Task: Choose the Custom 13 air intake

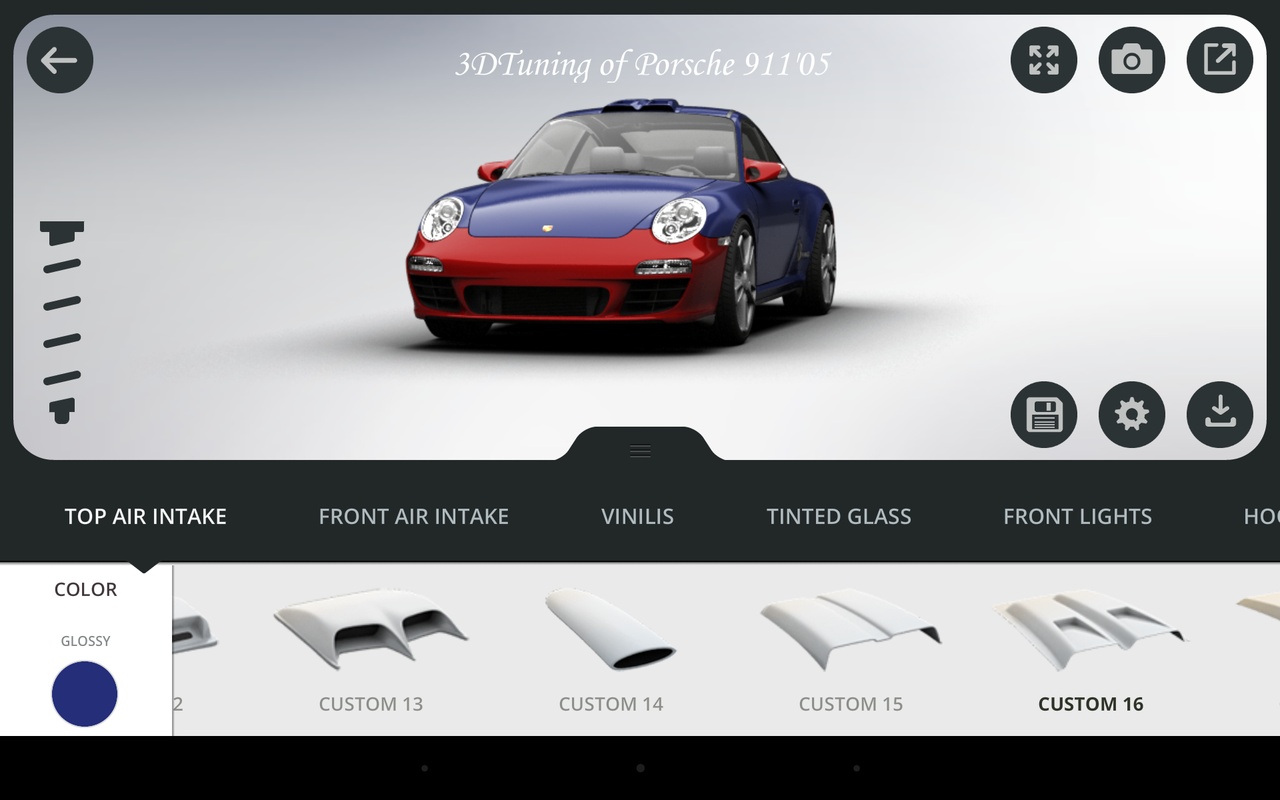Action: tap(371, 645)
